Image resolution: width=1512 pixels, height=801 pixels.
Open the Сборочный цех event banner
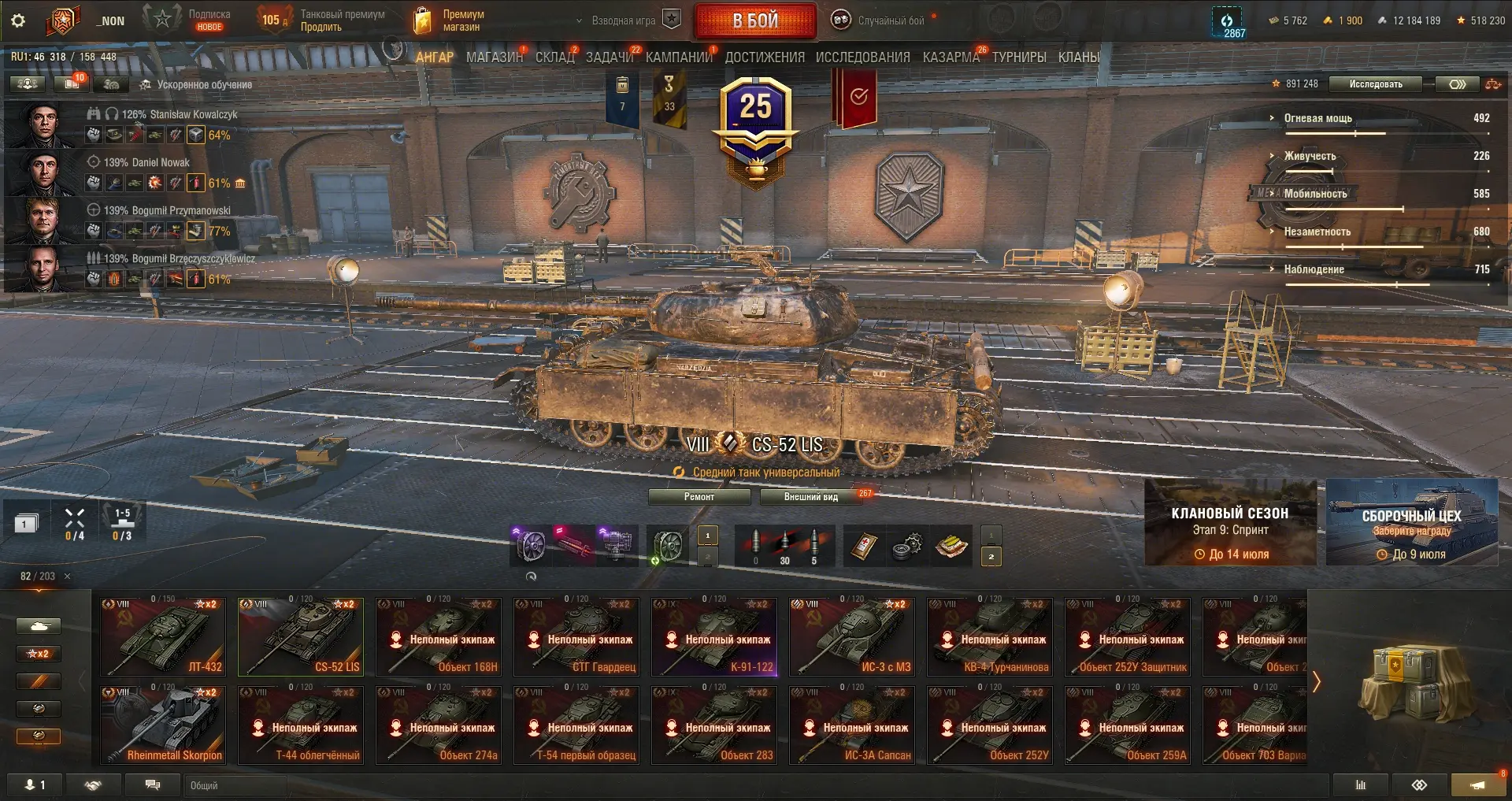pyautogui.click(x=1411, y=523)
